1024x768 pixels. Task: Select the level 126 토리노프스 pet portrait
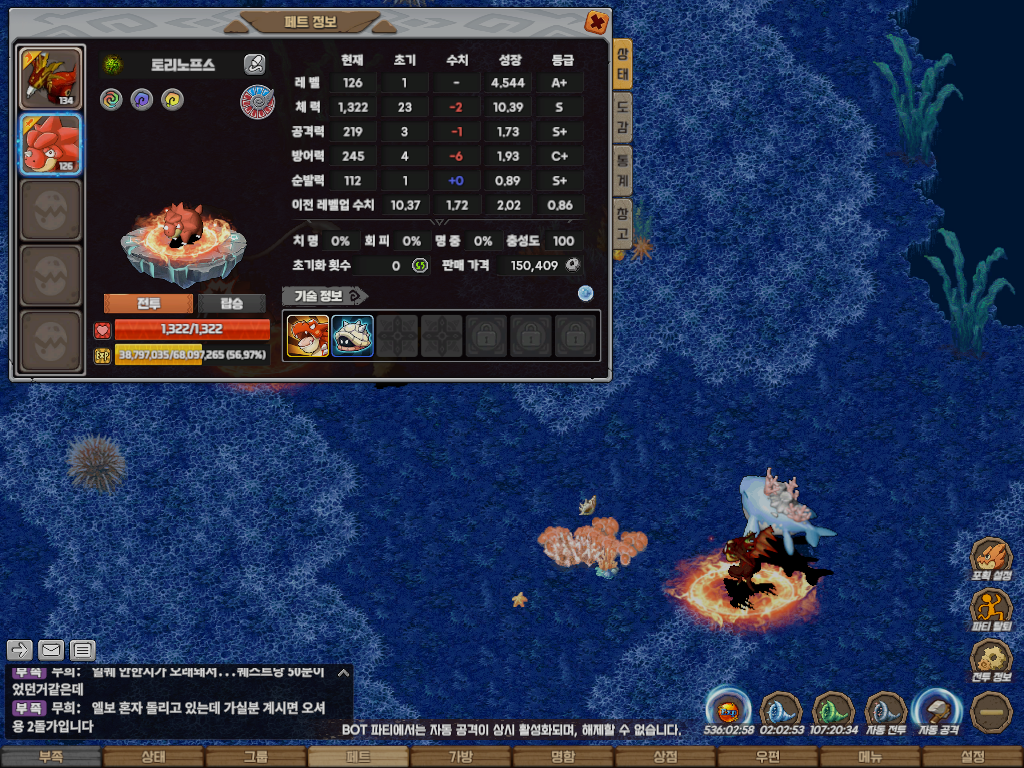50,145
